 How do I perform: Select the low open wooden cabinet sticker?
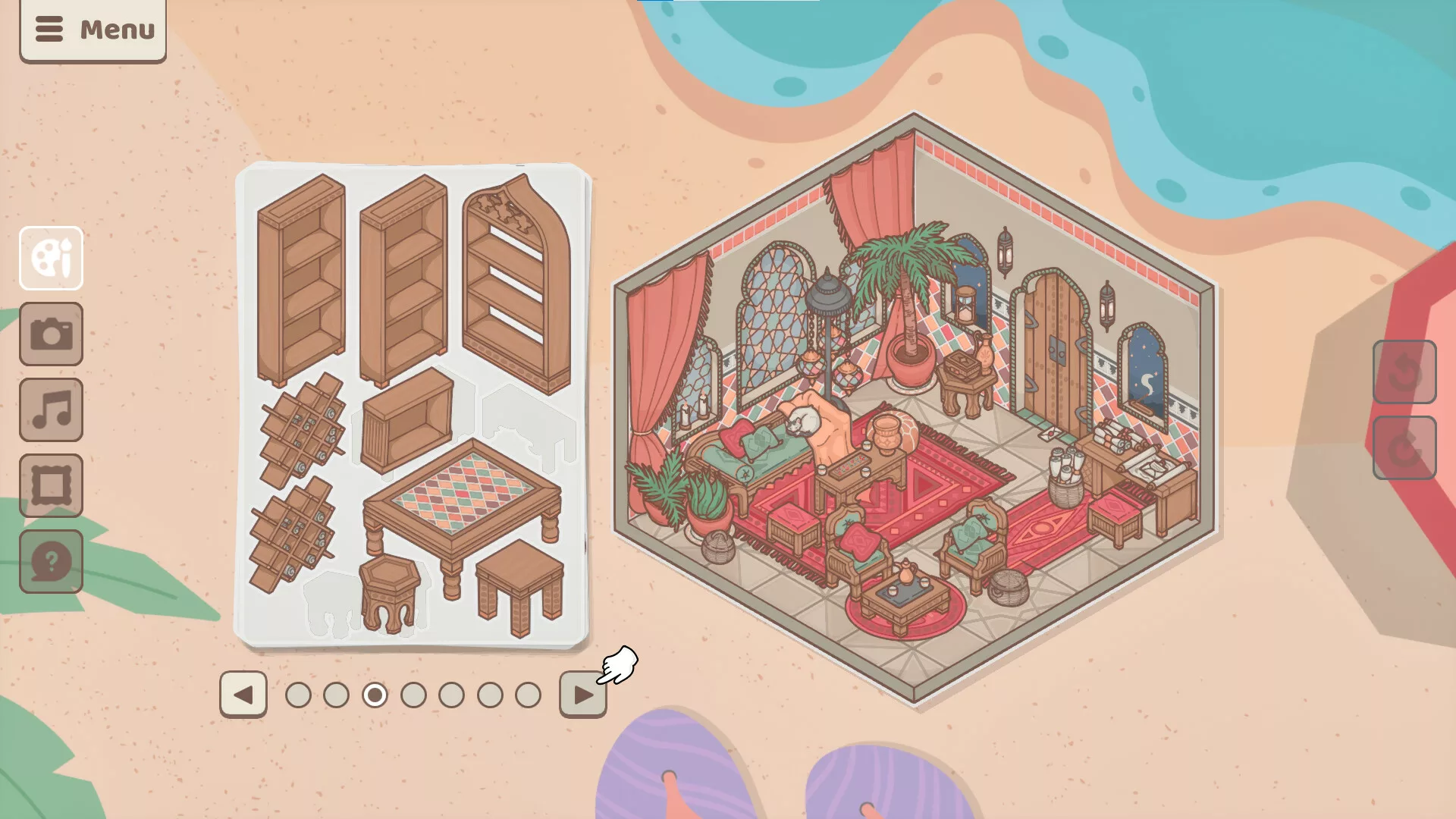click(407, 421)
